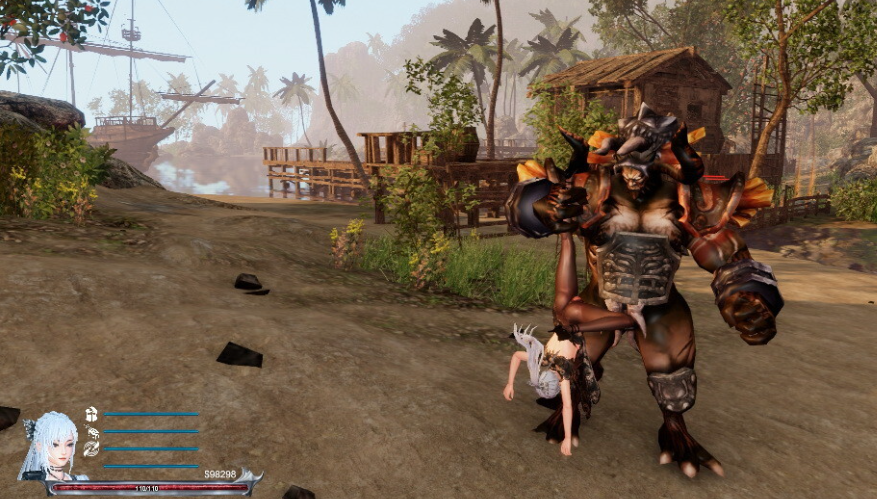
Task: Click the swirl icon beside the third bar
Action: pyautogui.click(x=91, y=449)
